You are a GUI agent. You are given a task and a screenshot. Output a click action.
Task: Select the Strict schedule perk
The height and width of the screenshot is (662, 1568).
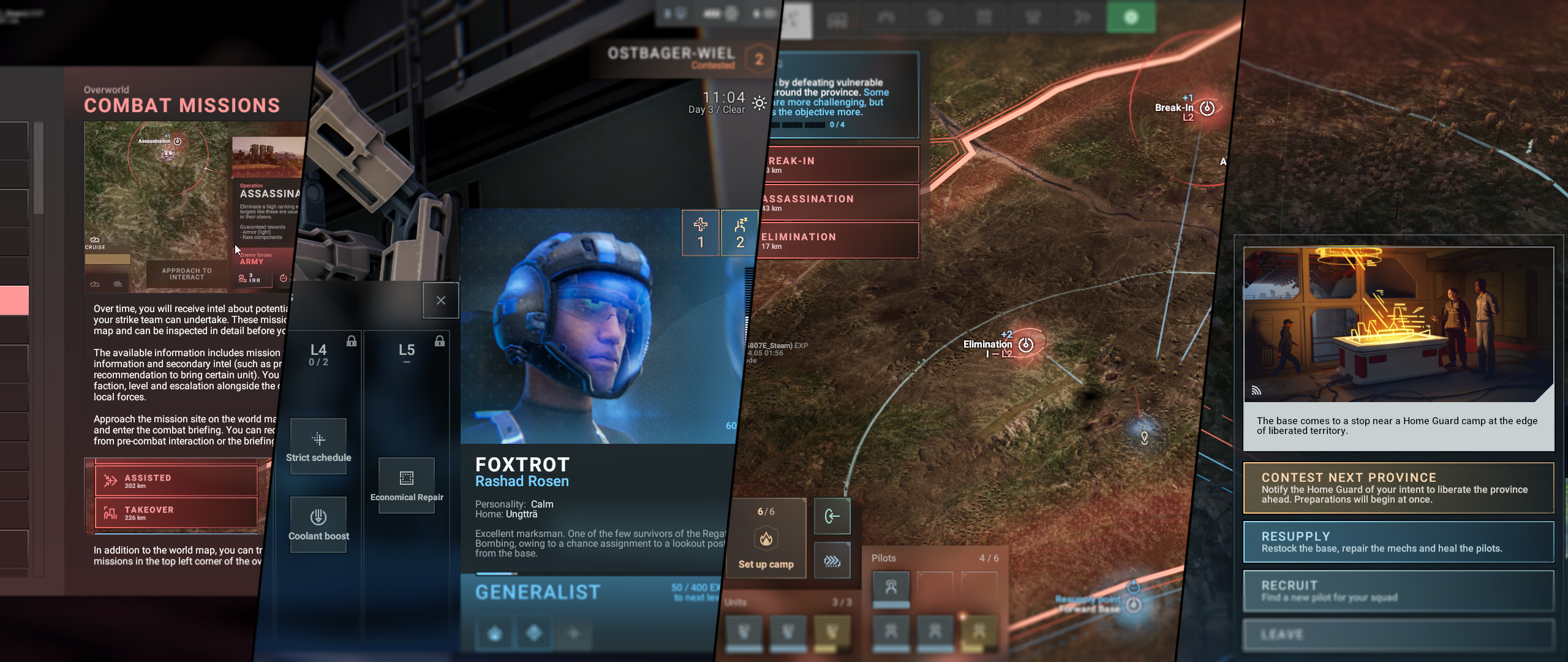point(318,446)
